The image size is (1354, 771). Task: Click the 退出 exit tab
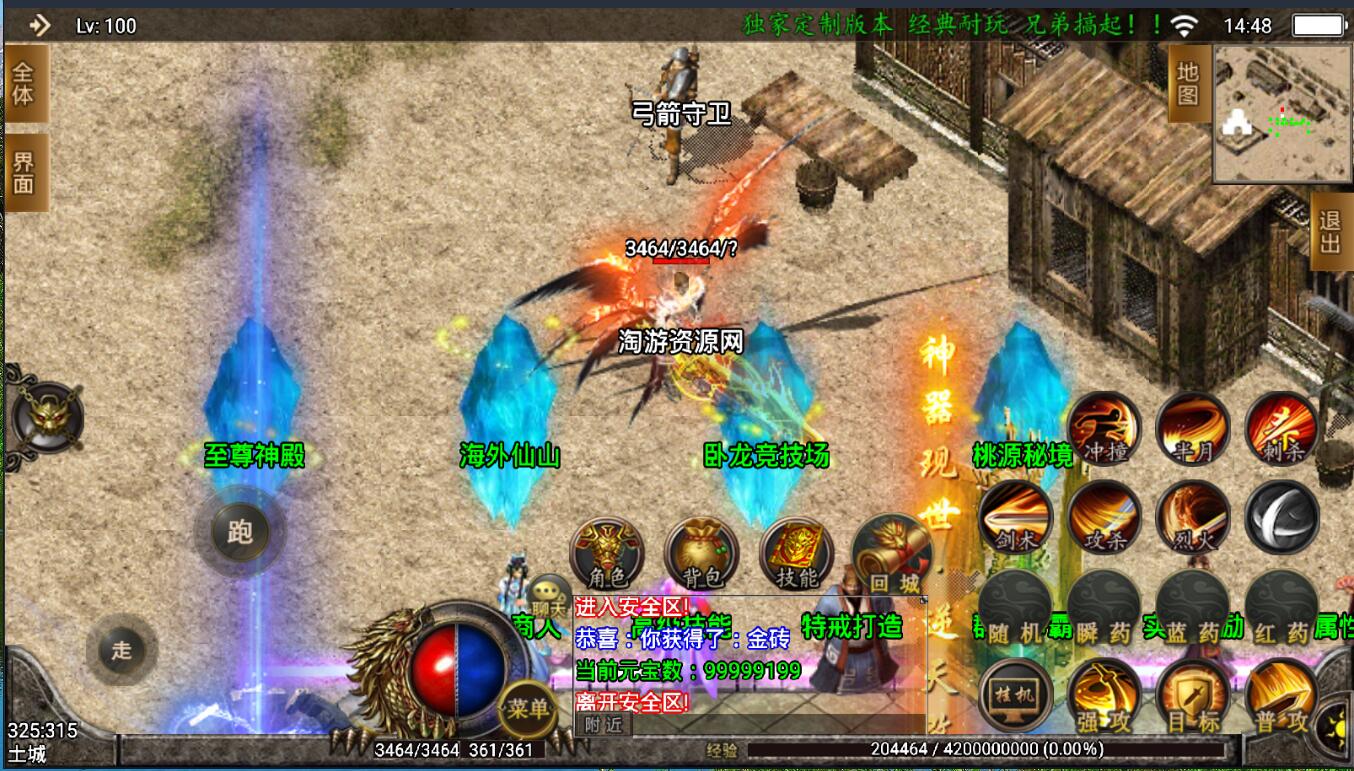click(x=1330, y=232)
